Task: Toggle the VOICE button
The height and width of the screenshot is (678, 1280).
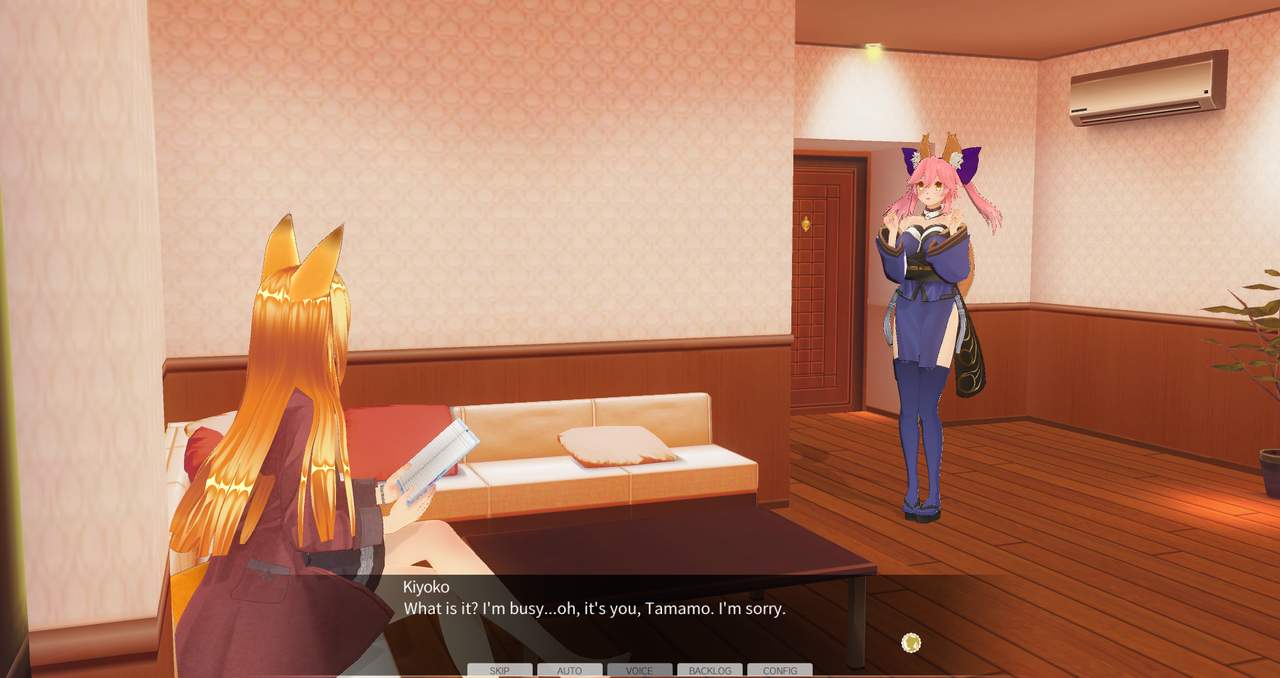Action: (639, 670)
